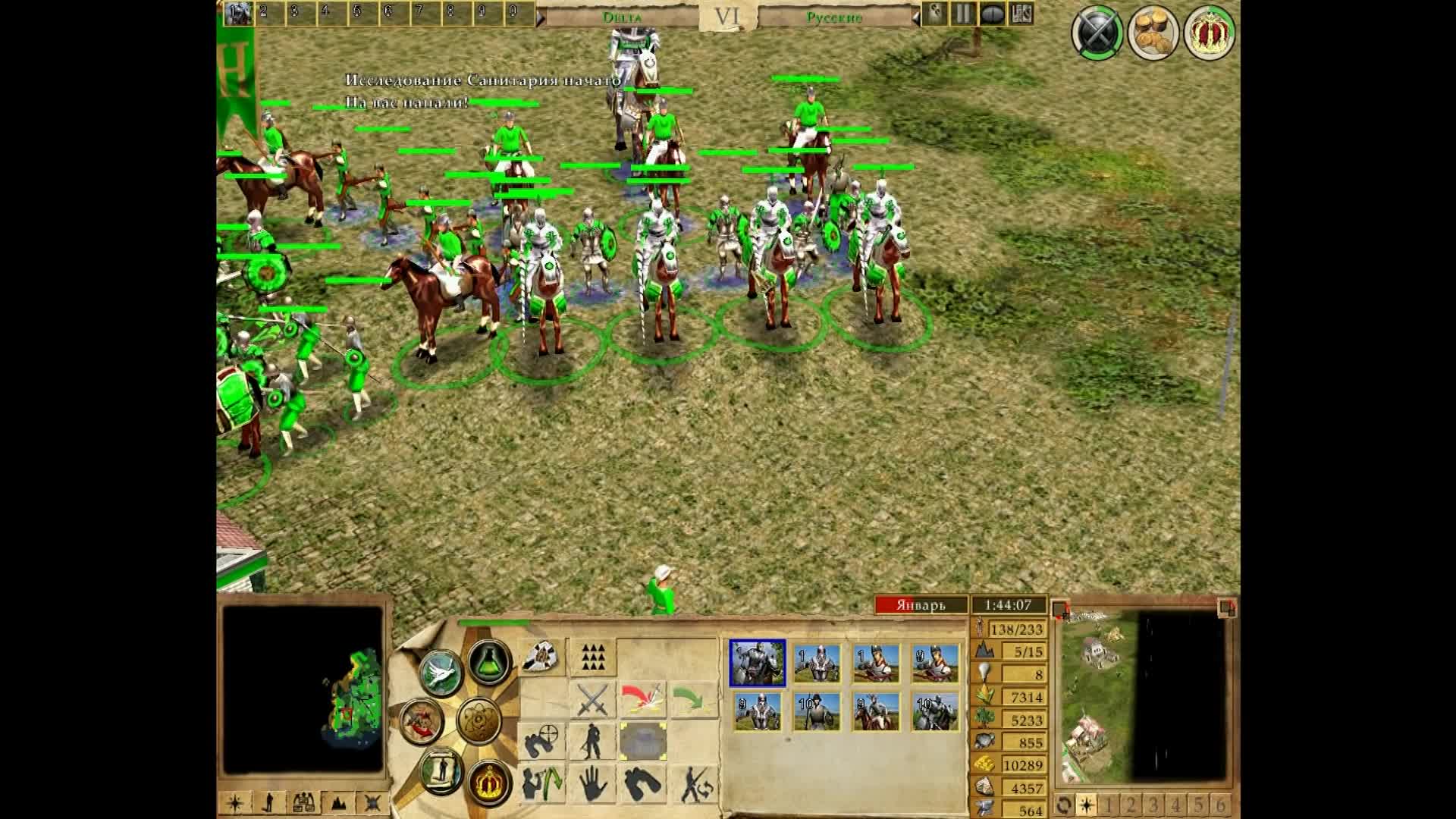Pause the game with the pause button
The width and height of the screenshot is (1456, 819).
click(x=965, y=13)
